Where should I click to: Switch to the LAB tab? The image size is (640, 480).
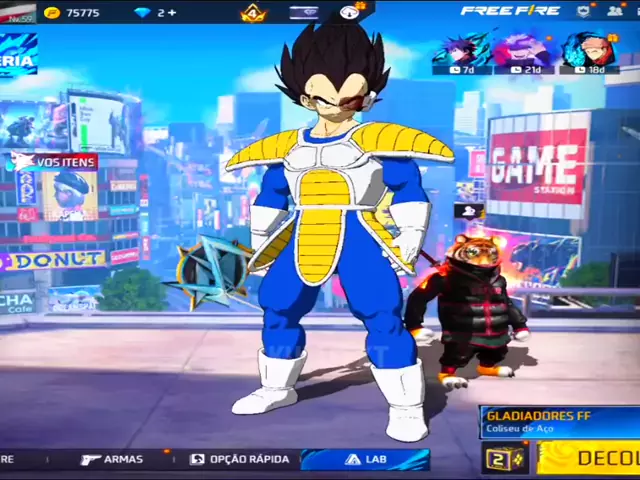tap(365, 459)
